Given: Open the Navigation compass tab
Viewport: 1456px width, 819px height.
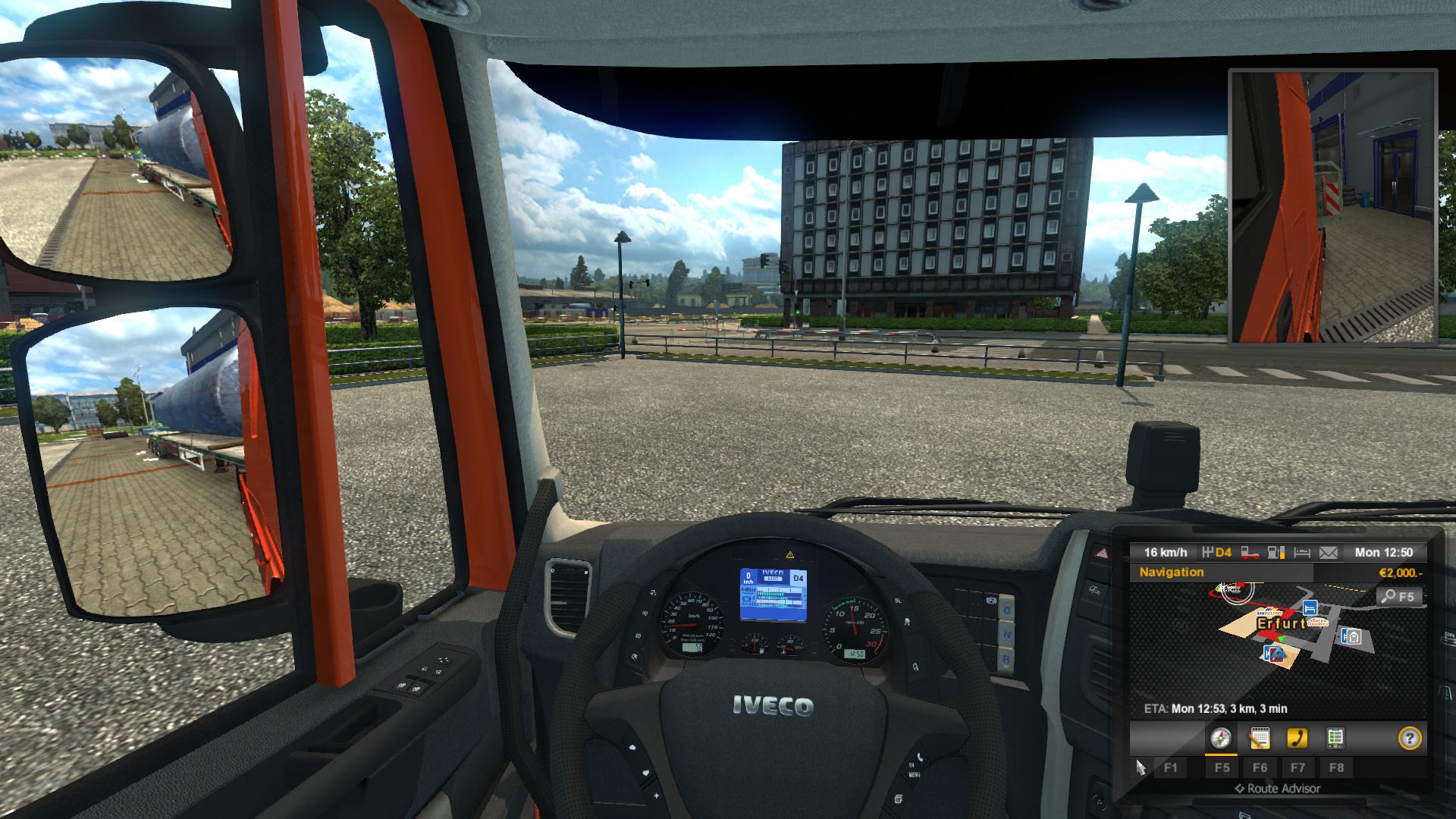Looking at the screenshot, I should 1221,738.
